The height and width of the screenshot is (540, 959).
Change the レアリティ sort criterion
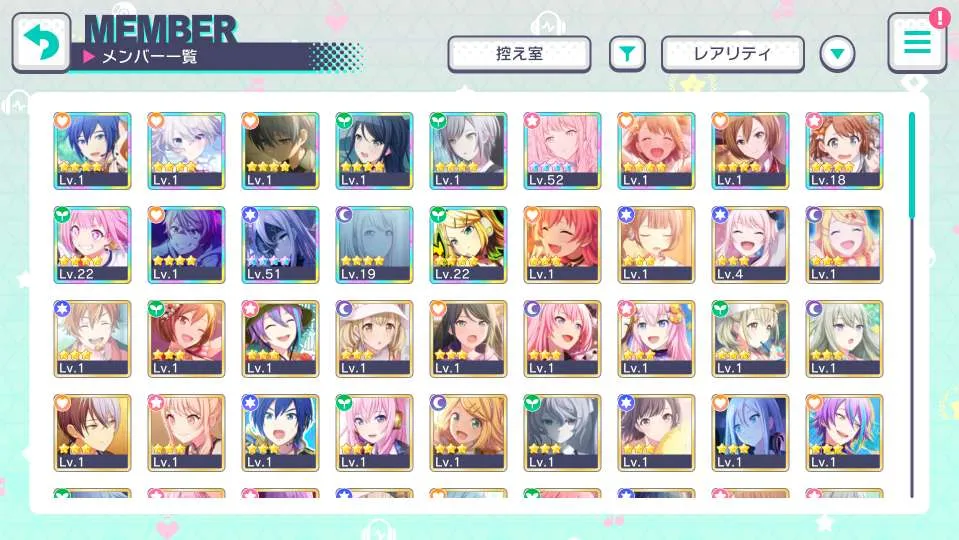(732, 54)
